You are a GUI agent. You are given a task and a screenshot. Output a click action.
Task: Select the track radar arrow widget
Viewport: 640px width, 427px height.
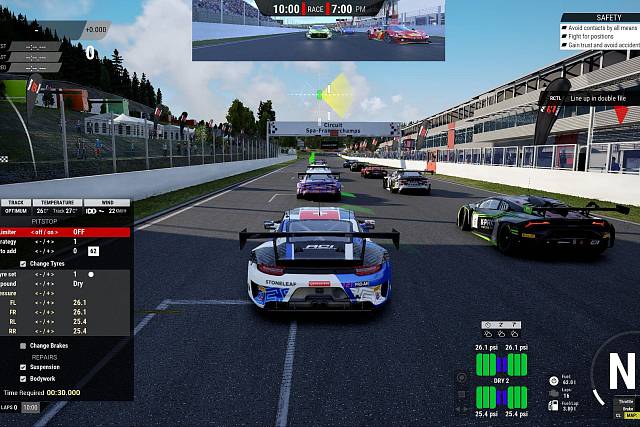pyautogui.click(x=330, y=95)
